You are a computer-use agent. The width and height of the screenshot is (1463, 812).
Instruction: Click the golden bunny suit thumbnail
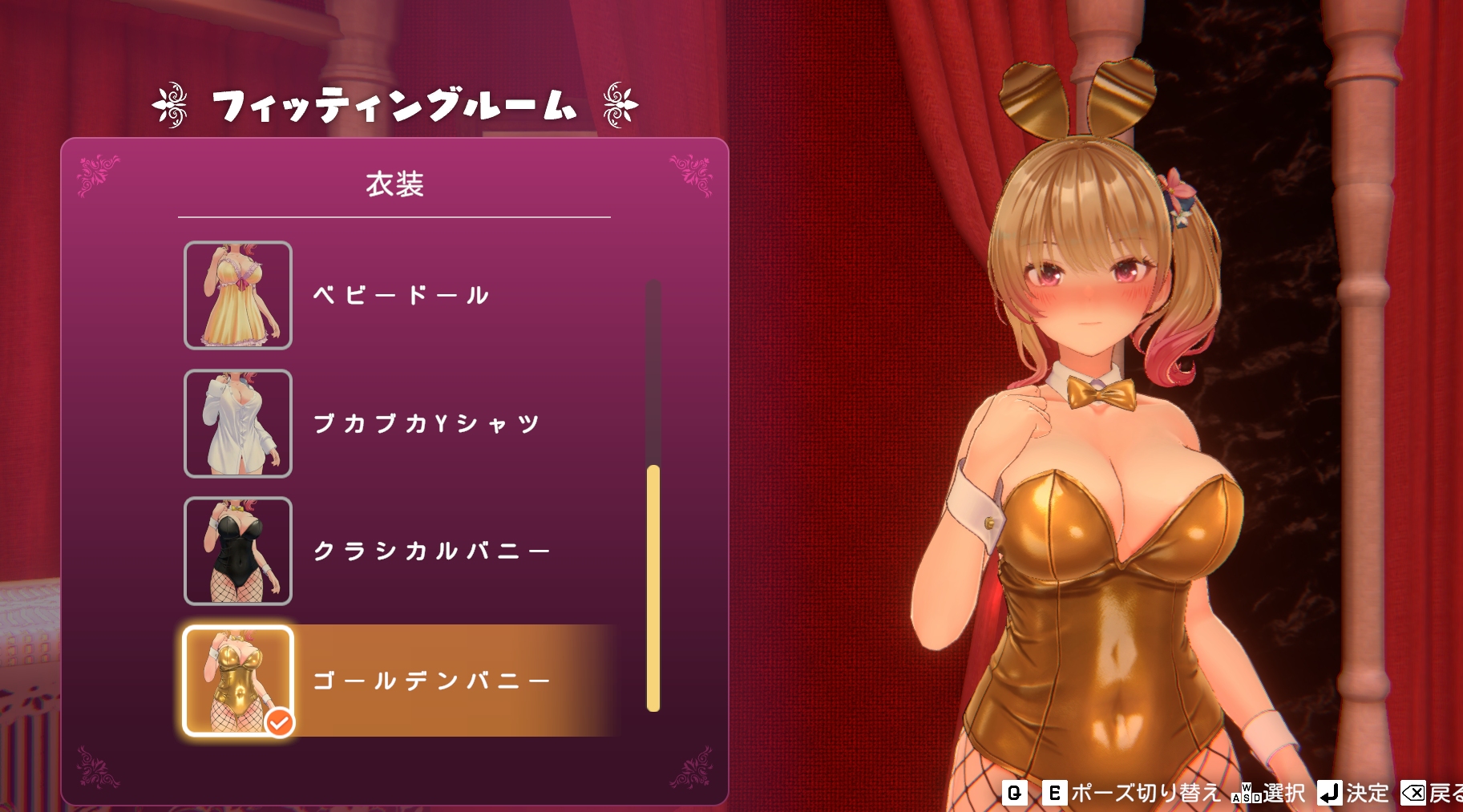pos(238,681)
